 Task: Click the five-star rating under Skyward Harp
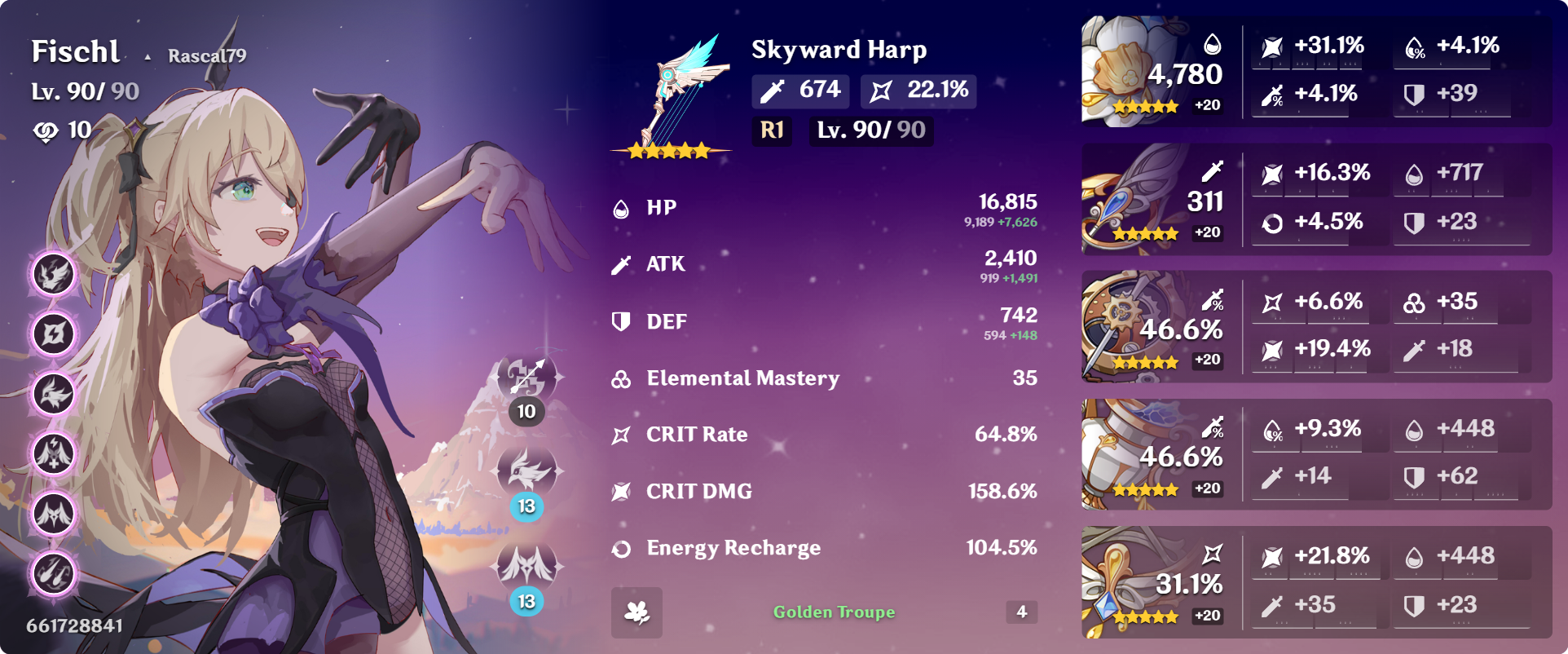(668, 150)
